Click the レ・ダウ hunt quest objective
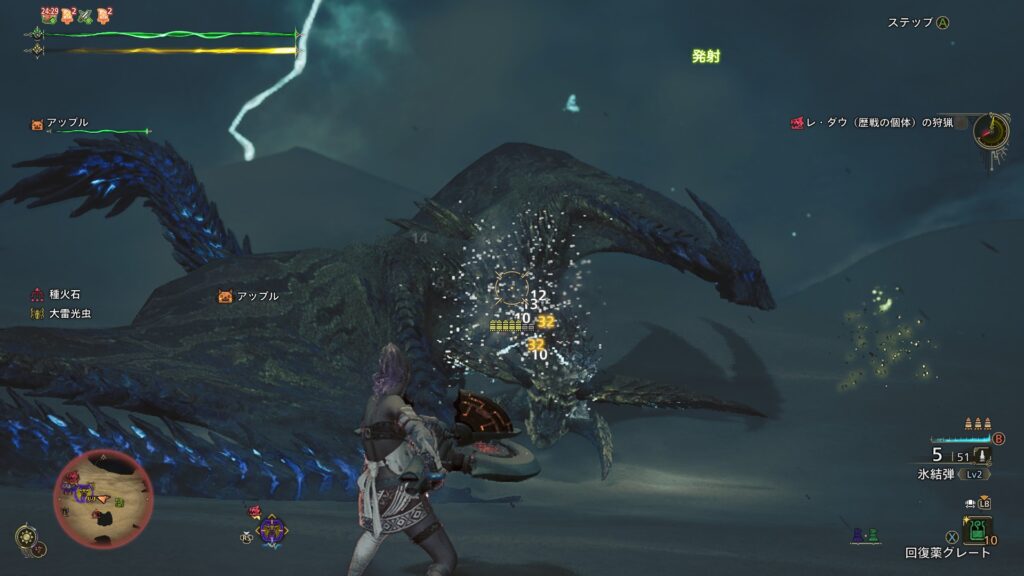The height and width of the screenshot is (576, 1024). click(874, 122)
